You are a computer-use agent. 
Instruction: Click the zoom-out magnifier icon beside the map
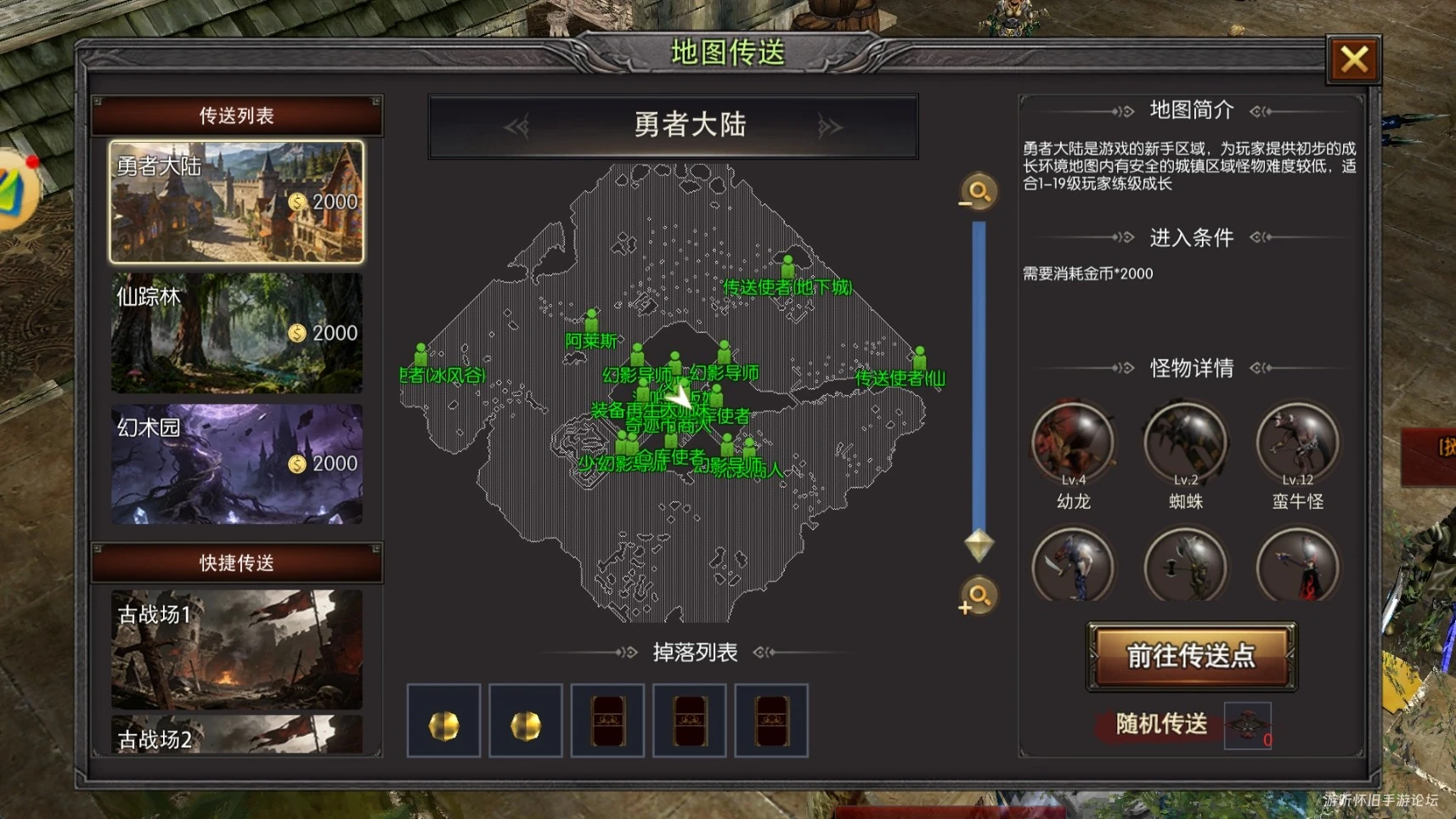(979, 194)
